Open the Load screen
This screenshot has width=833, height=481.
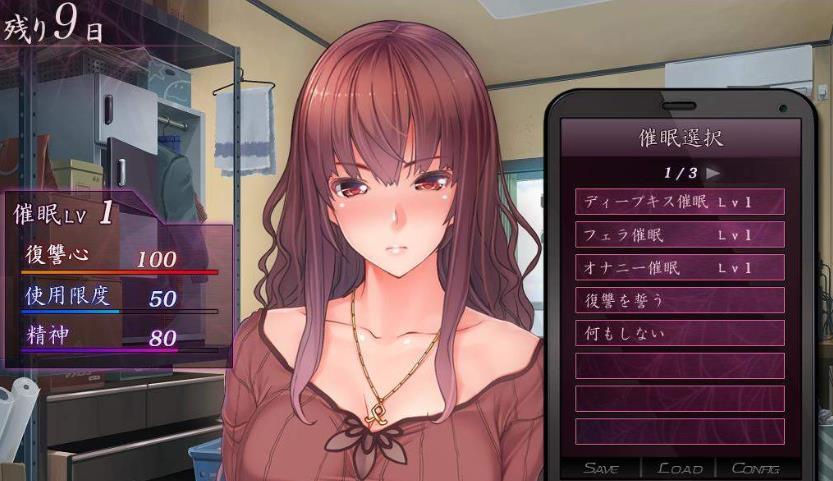(x=681, y=468)
